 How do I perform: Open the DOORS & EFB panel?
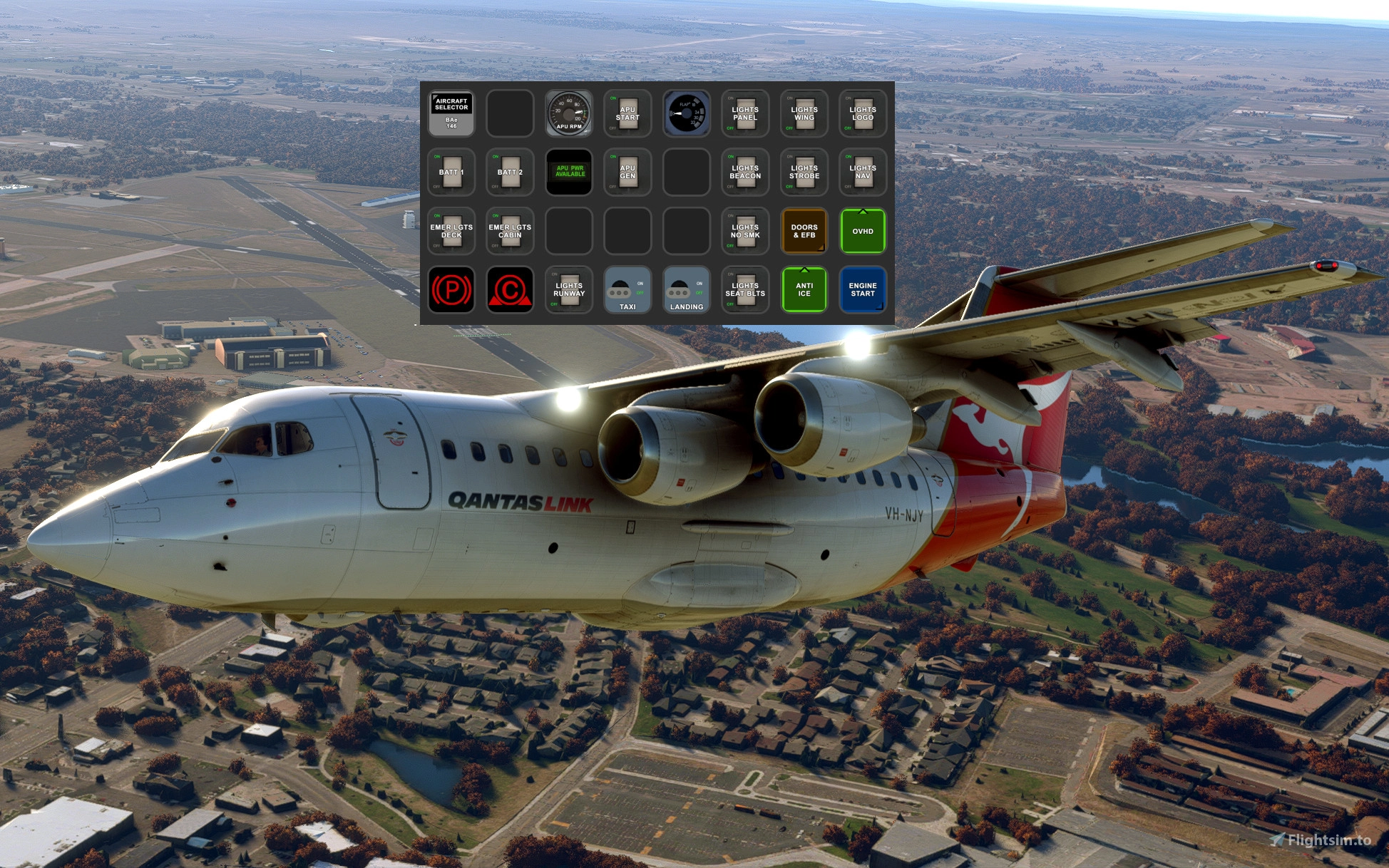804,231
